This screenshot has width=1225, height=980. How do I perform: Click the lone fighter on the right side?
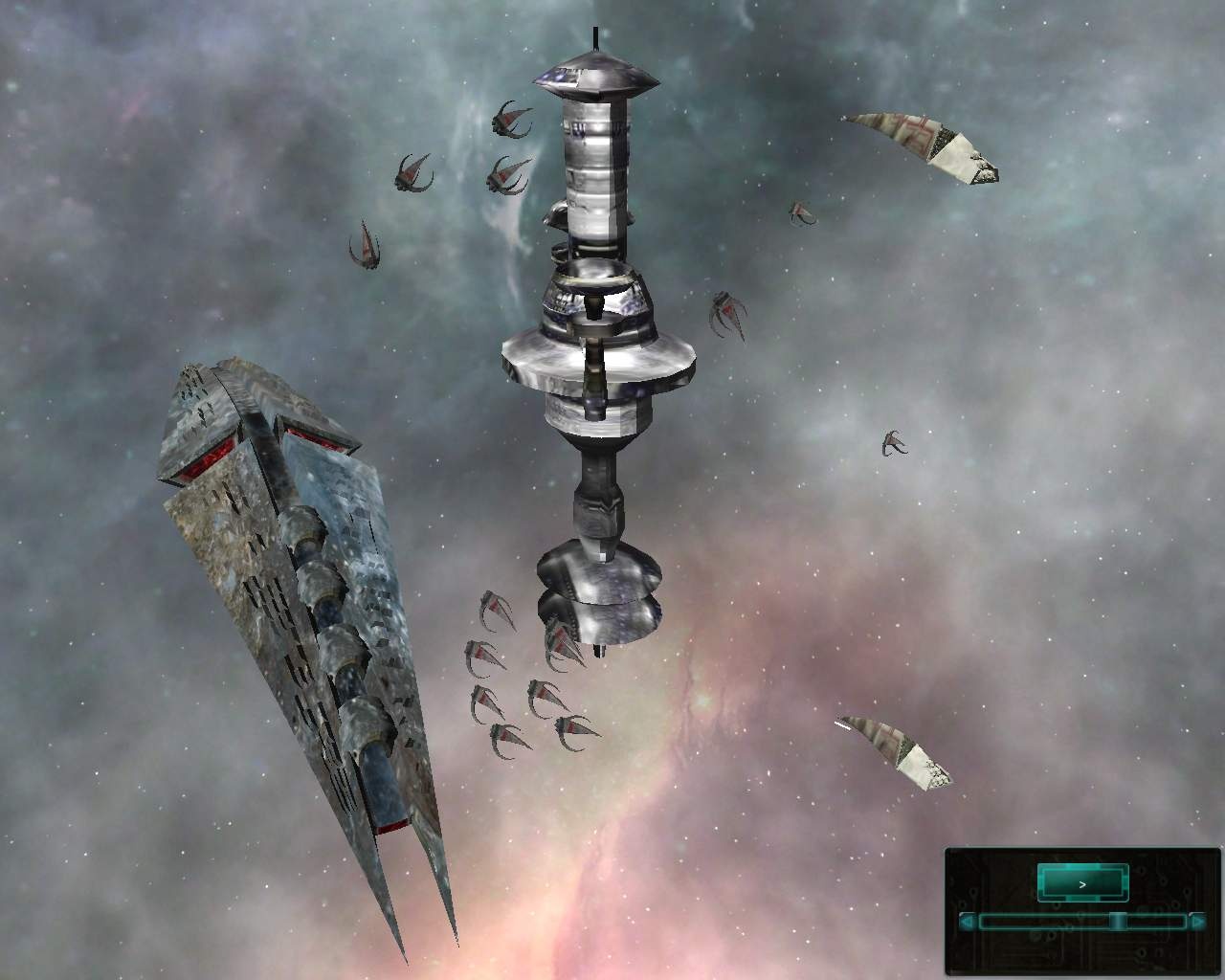pos(893,443)
